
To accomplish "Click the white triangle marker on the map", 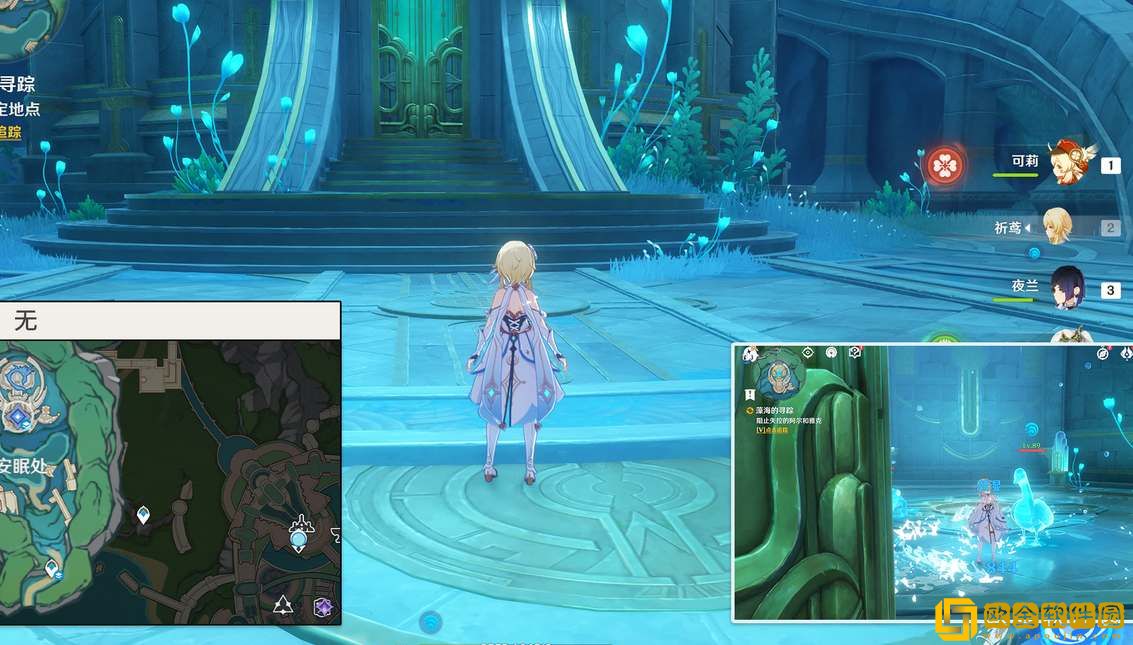I will click(x=283, y=605).
